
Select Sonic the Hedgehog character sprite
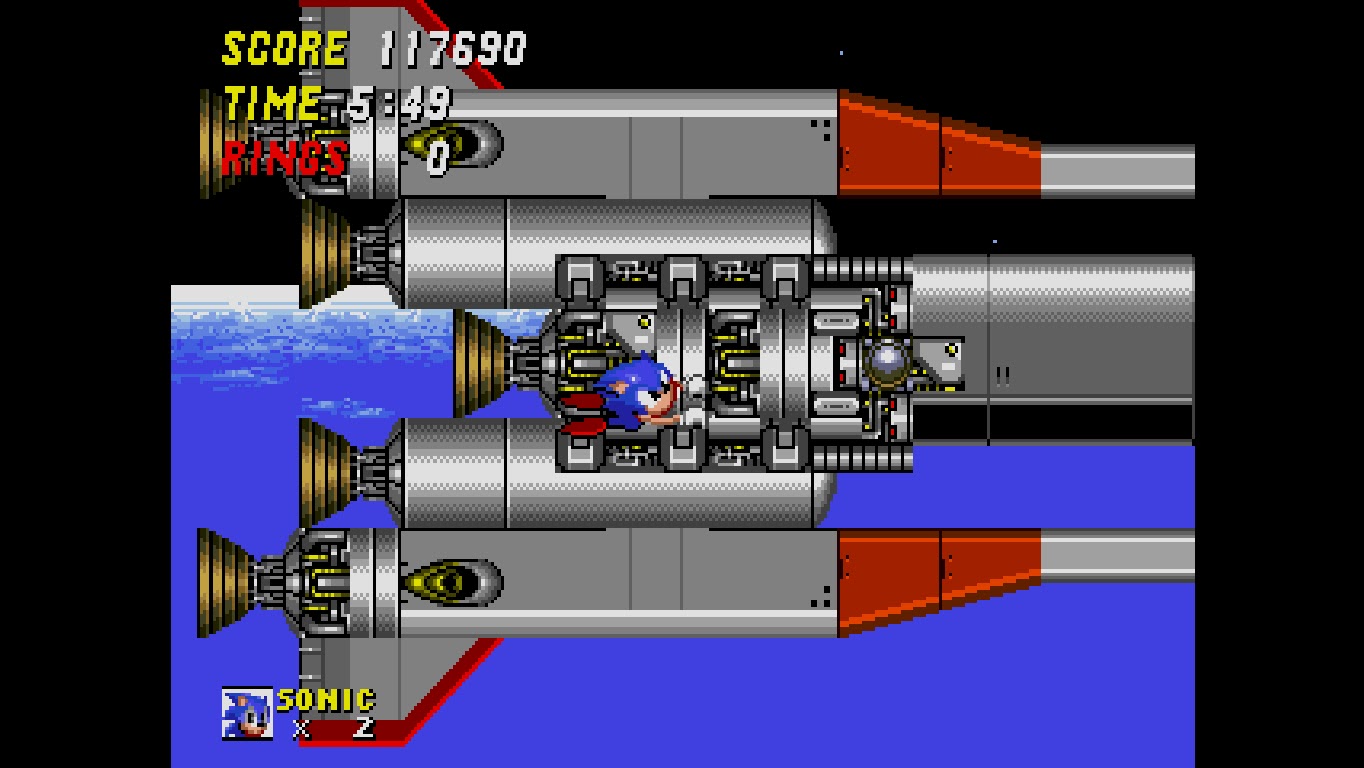point(635,392)
